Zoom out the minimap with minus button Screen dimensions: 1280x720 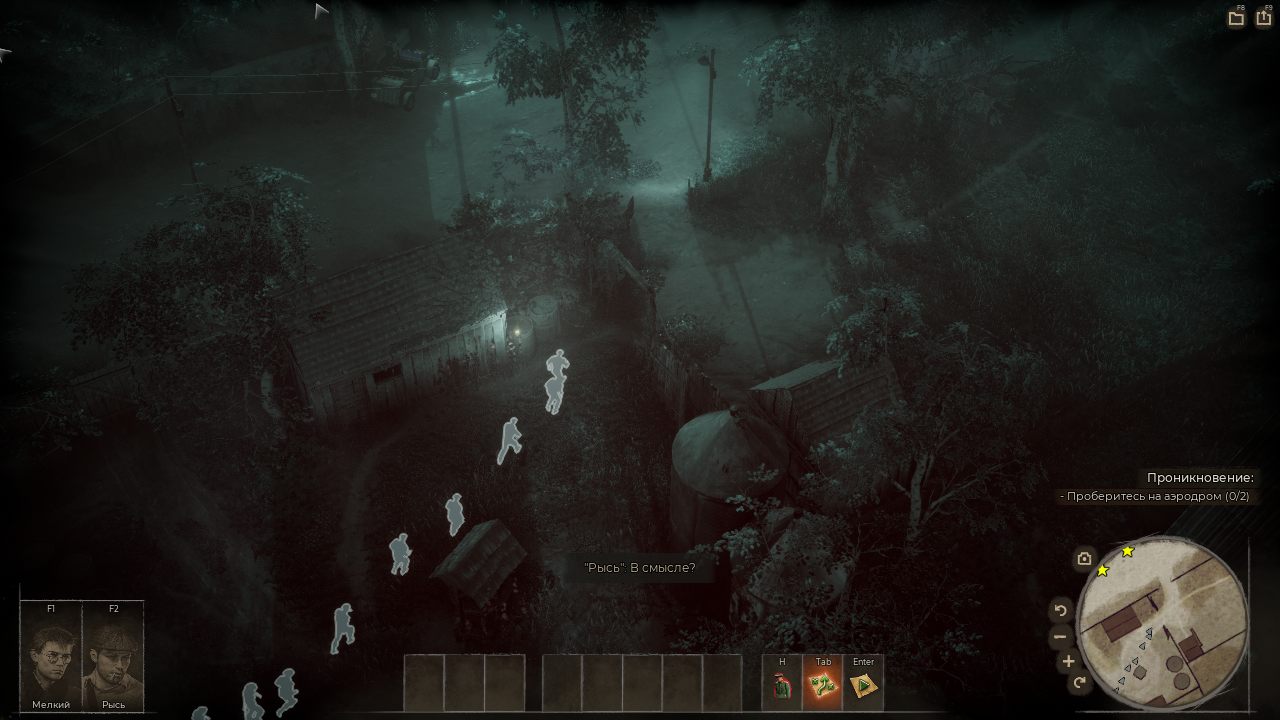[x=1061, y=636]
